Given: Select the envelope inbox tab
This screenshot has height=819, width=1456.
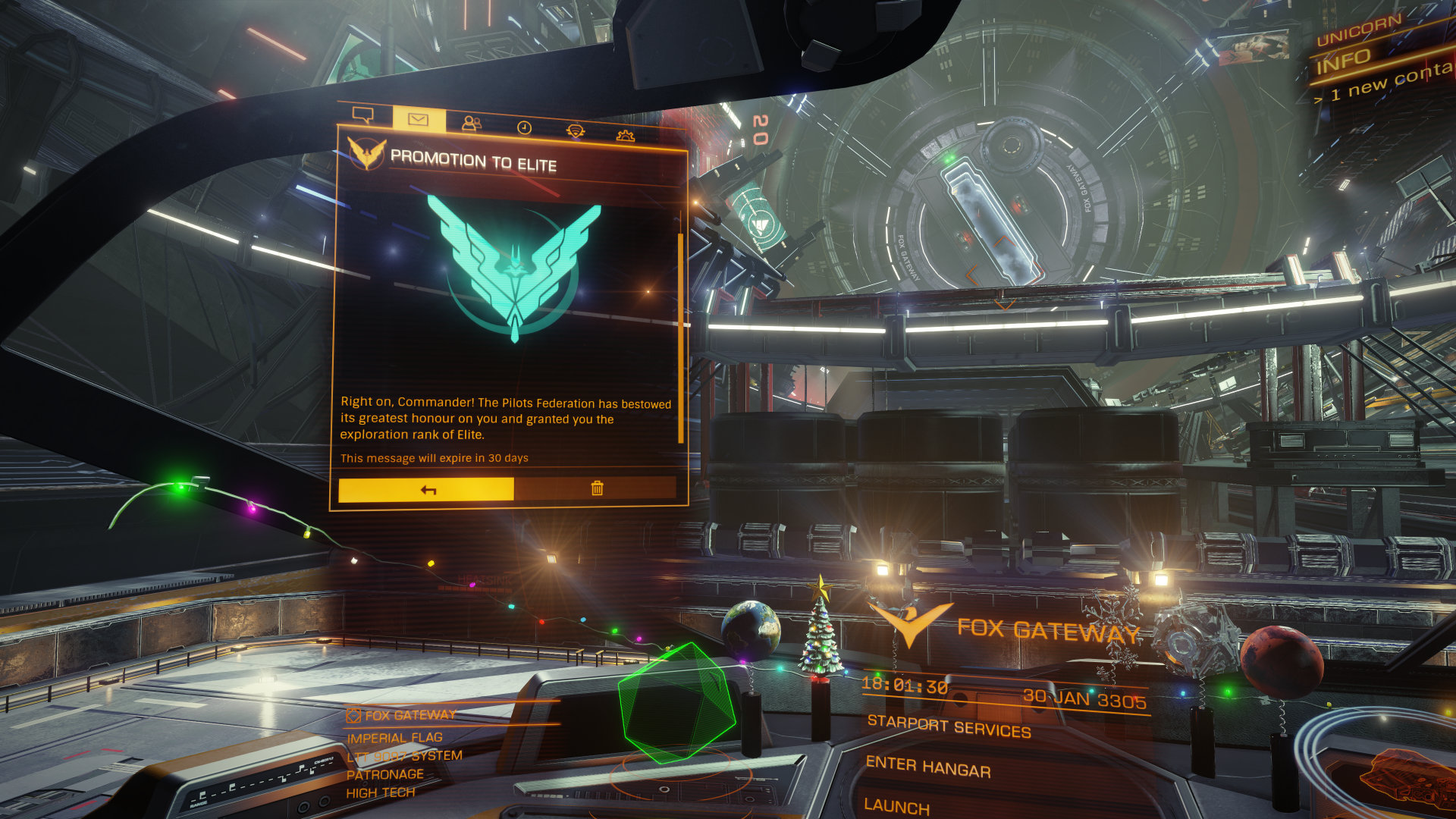Looking at the screenshot, I should [x=418, y=119].
